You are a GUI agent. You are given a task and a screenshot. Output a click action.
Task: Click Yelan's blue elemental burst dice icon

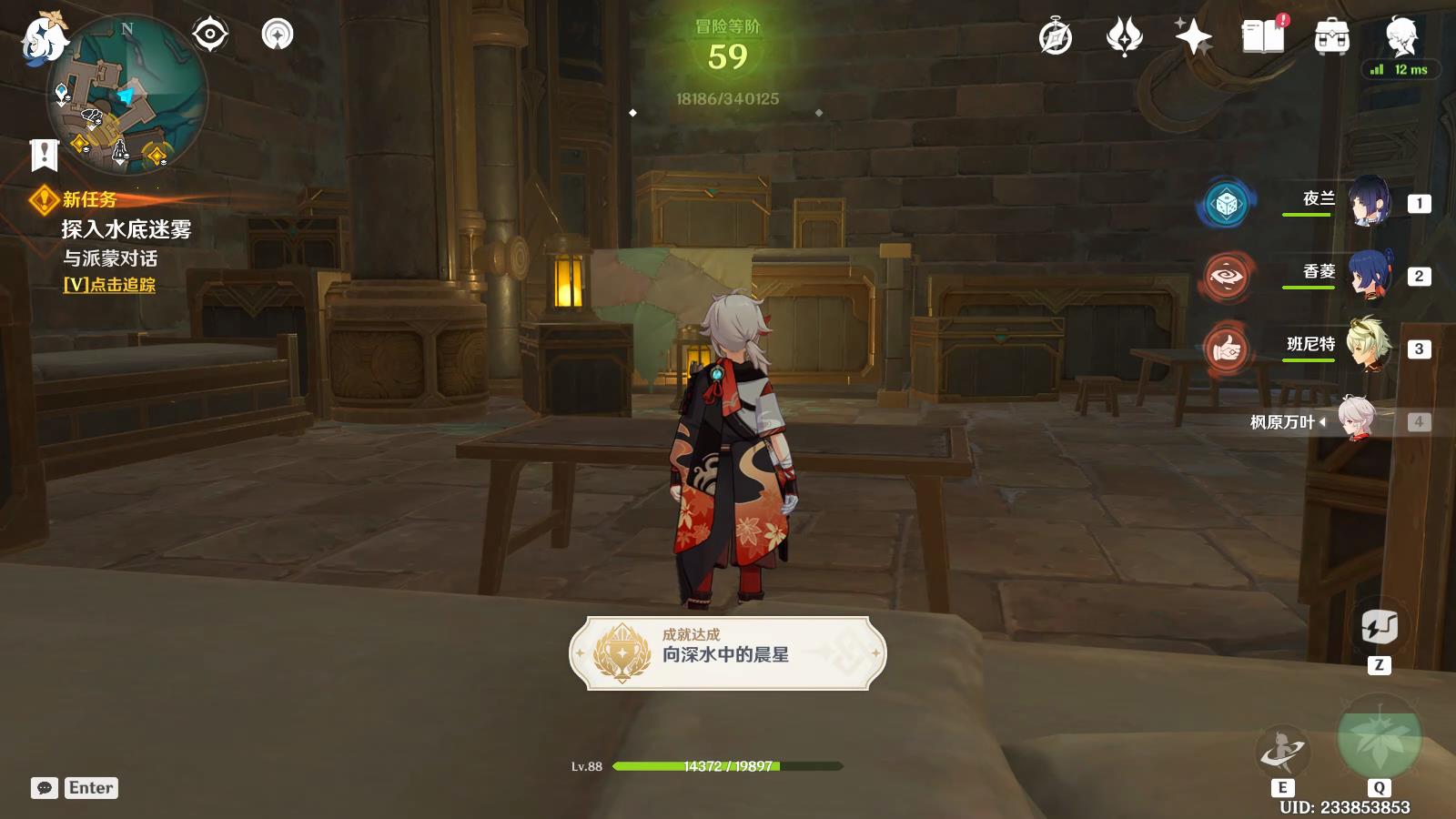1225,203
